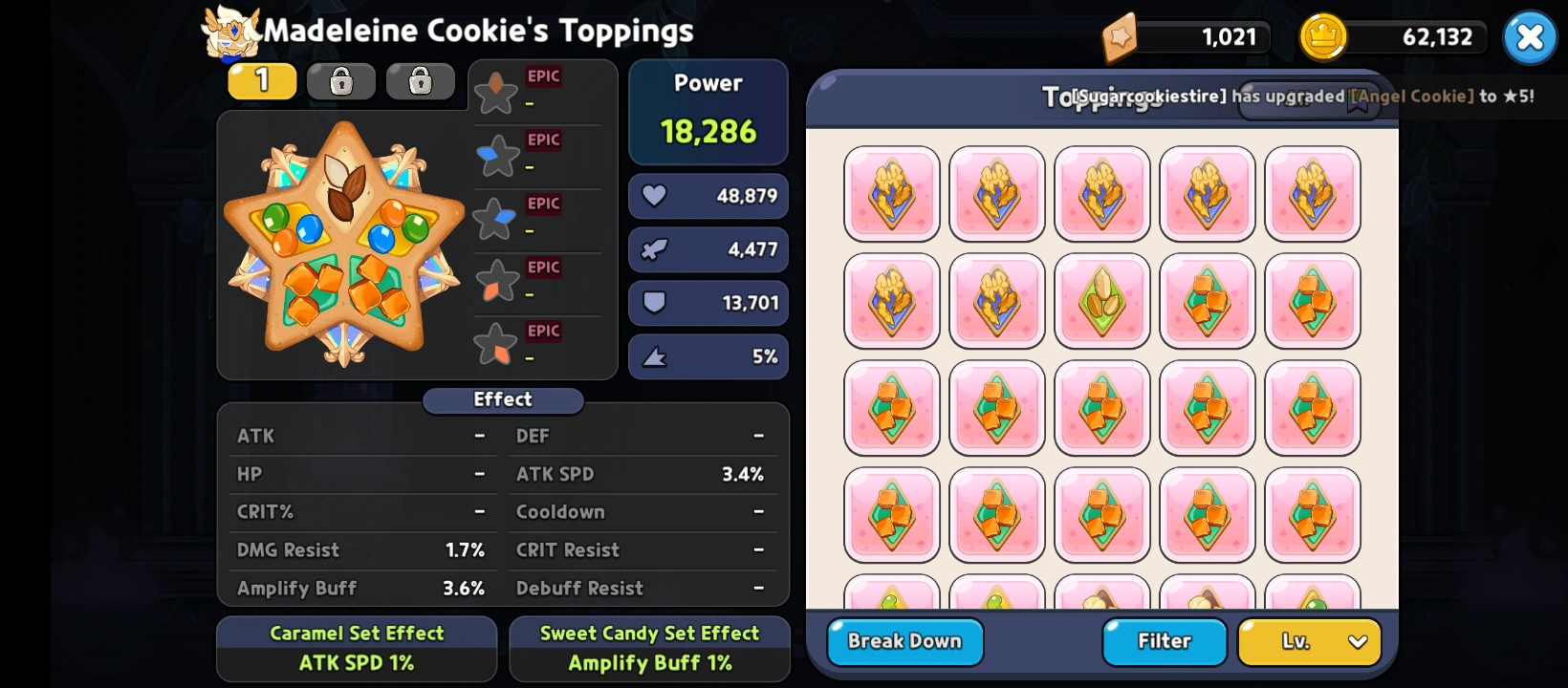Unlock the third topping preset slot

click(x=421, y=81)
